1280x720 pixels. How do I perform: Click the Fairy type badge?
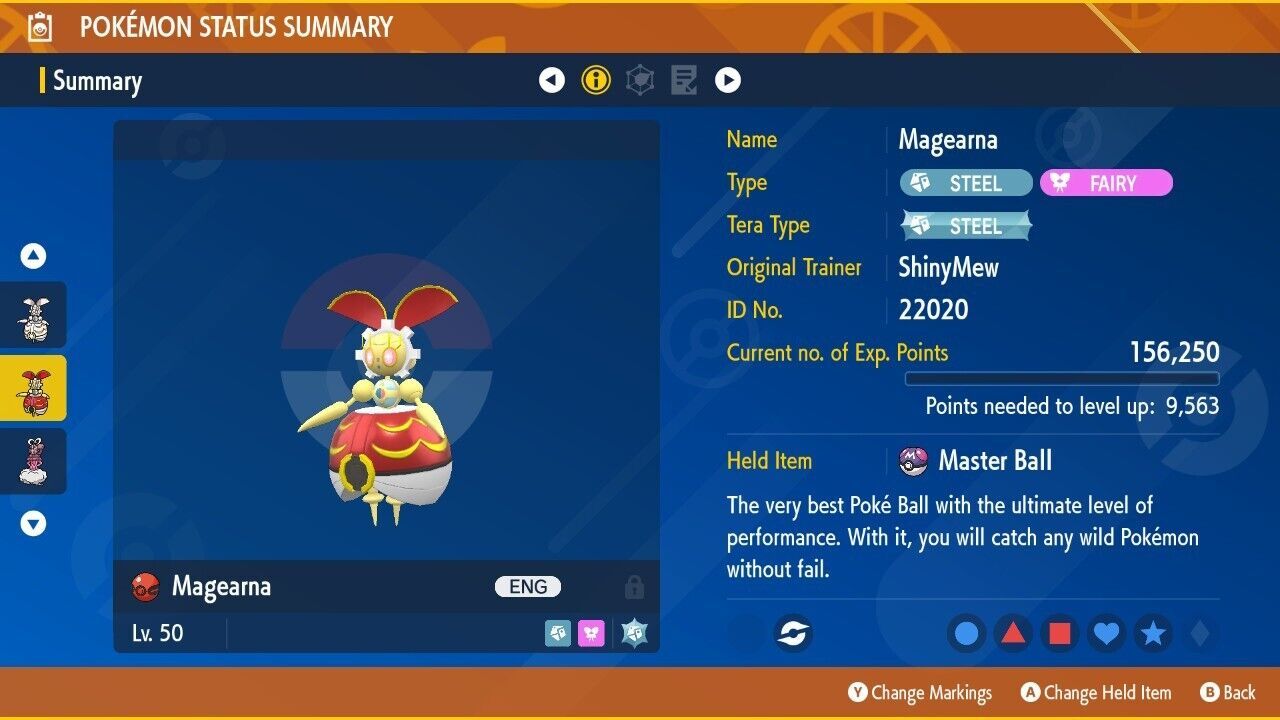coord(1106,183)
